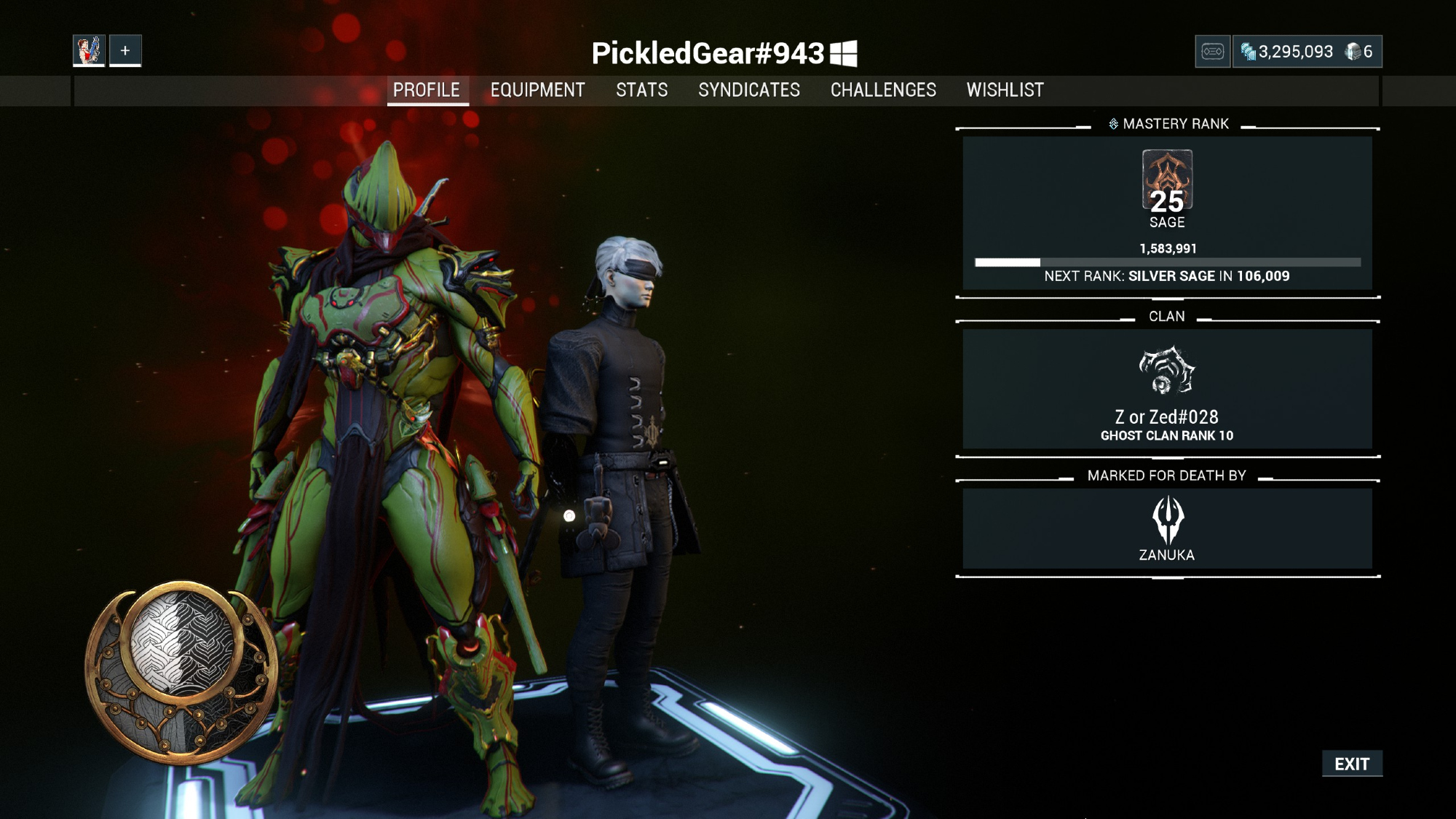
Task: Click the controller icon near currency
Action: click(1212, 52)
